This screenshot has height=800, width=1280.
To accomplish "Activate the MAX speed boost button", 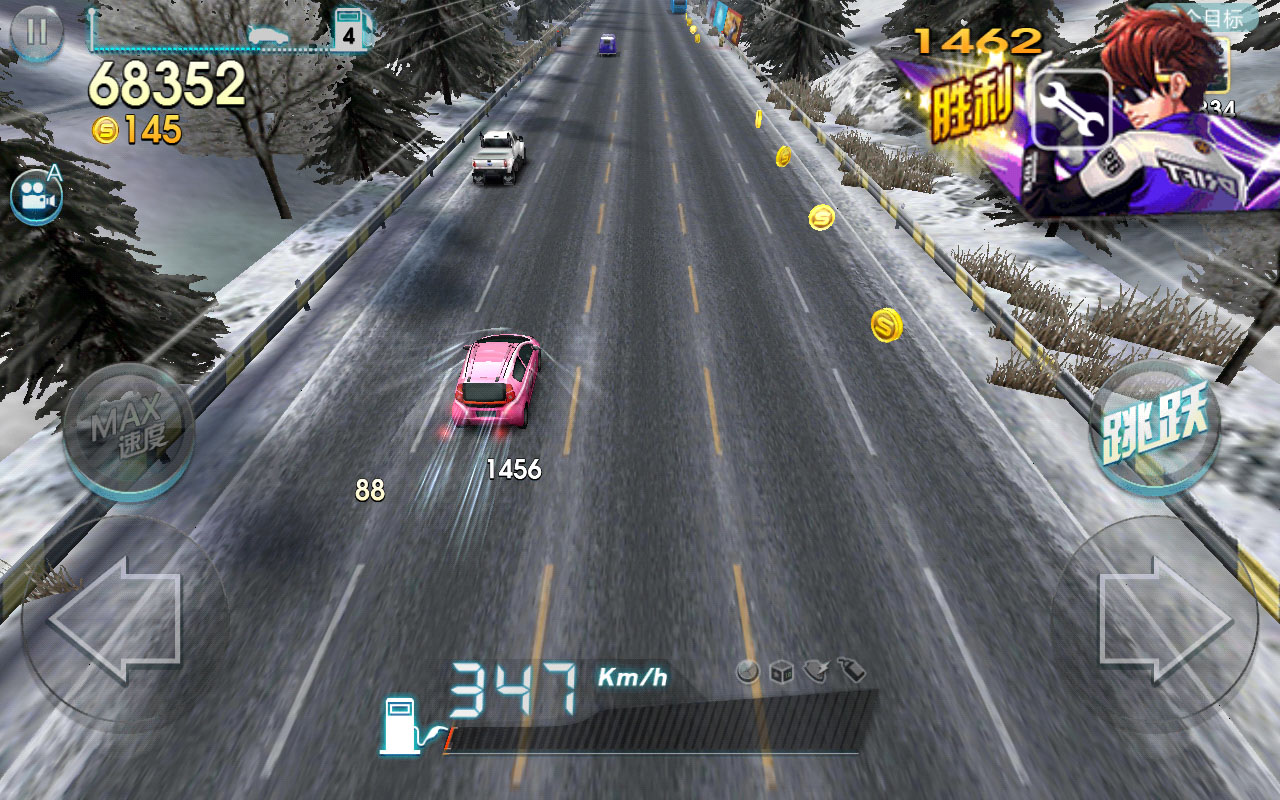I will point(128,430).
